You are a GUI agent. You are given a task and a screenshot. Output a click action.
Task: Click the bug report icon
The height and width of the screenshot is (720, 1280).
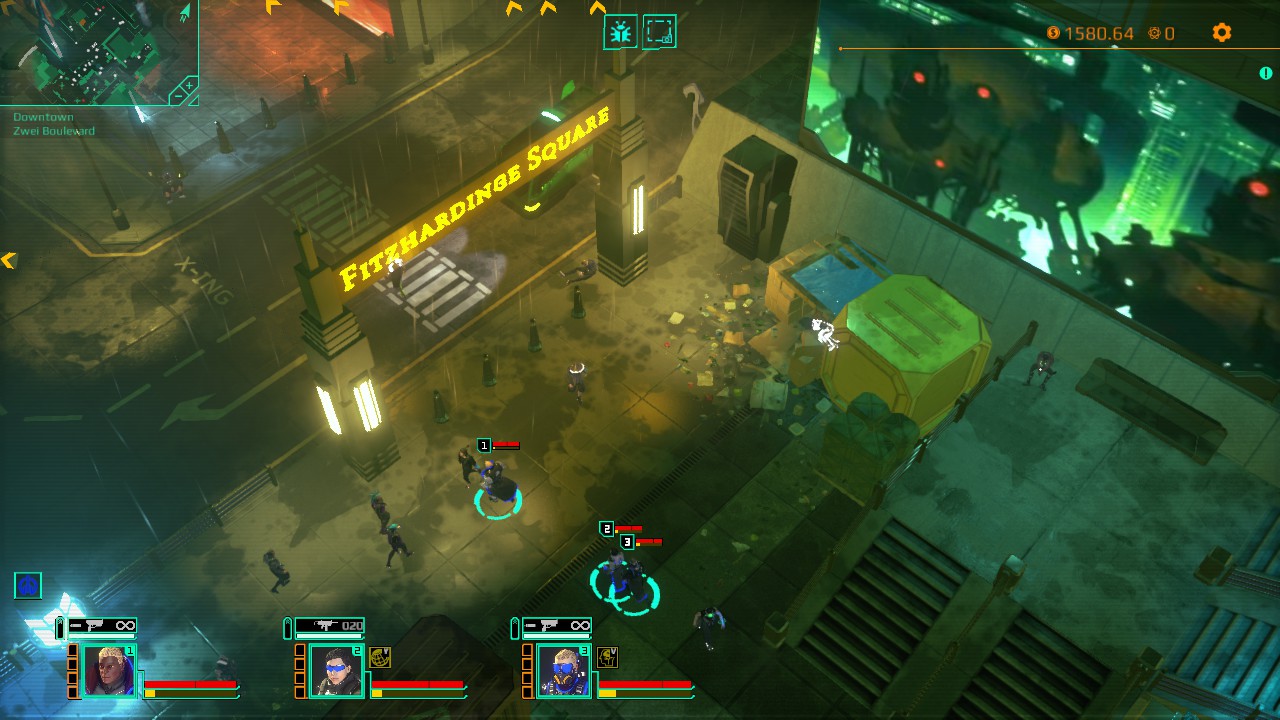[x=621, y=32]
